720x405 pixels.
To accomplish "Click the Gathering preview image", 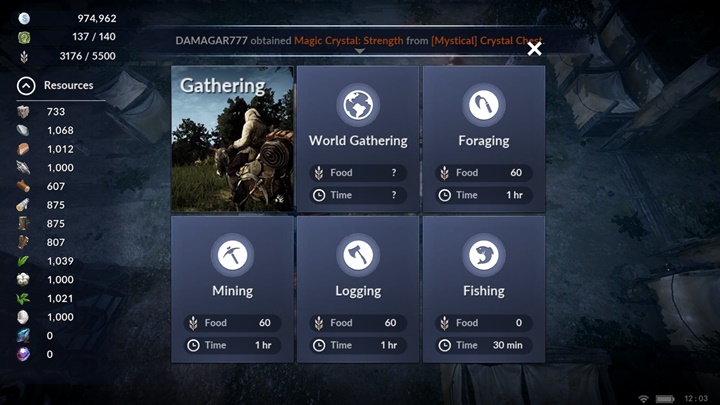I will click(232, 138).
